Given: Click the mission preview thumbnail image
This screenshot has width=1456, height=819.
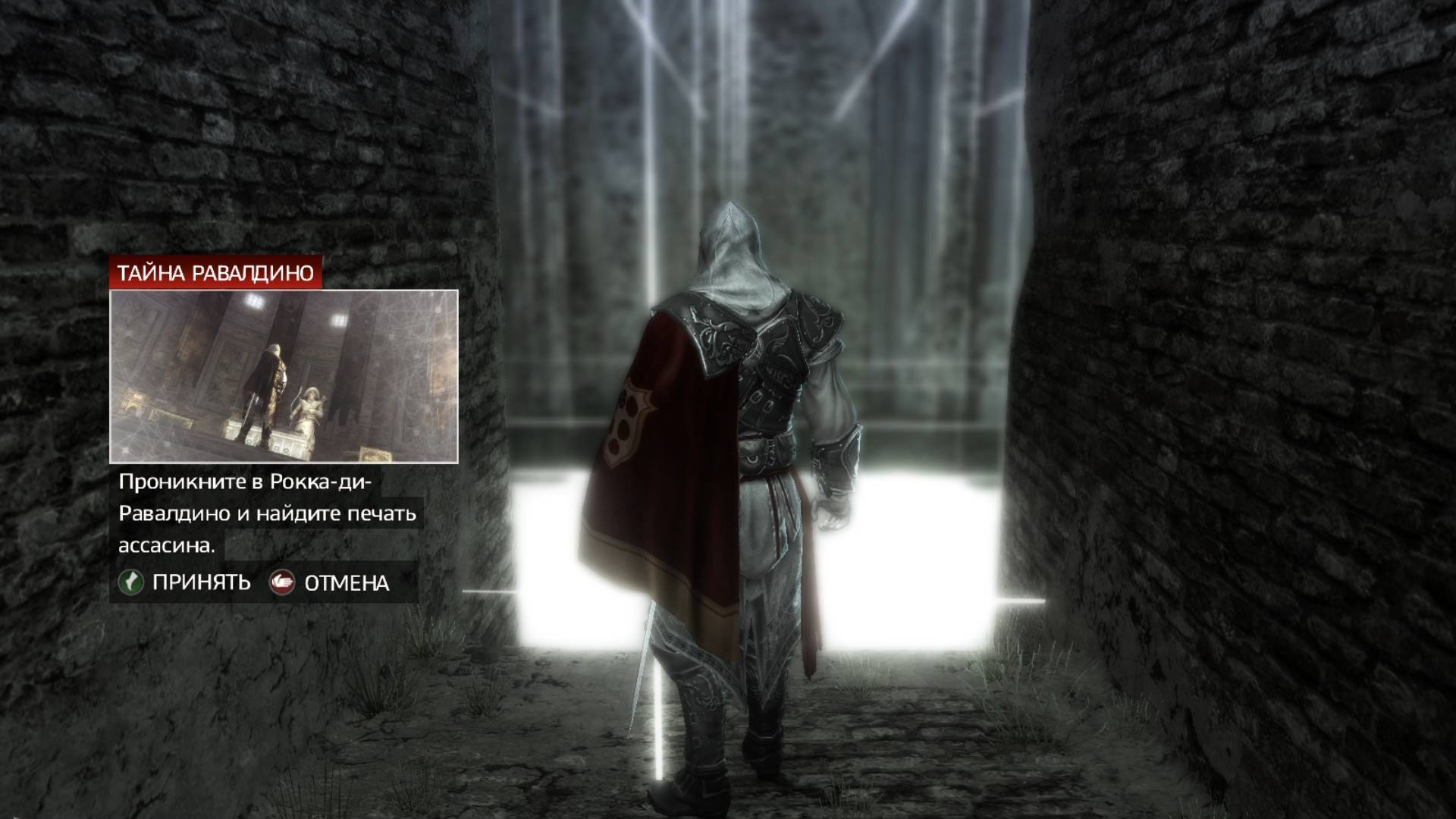Looking at the screenshot, I should point(284,375).
